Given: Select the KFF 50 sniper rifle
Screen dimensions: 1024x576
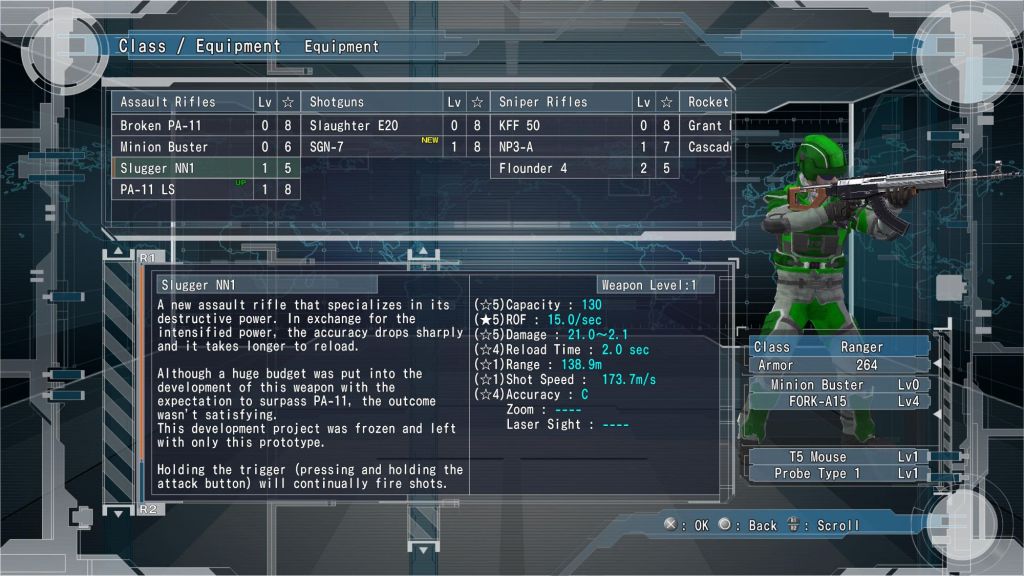Looking at the screenshot, I should (561, 126).
